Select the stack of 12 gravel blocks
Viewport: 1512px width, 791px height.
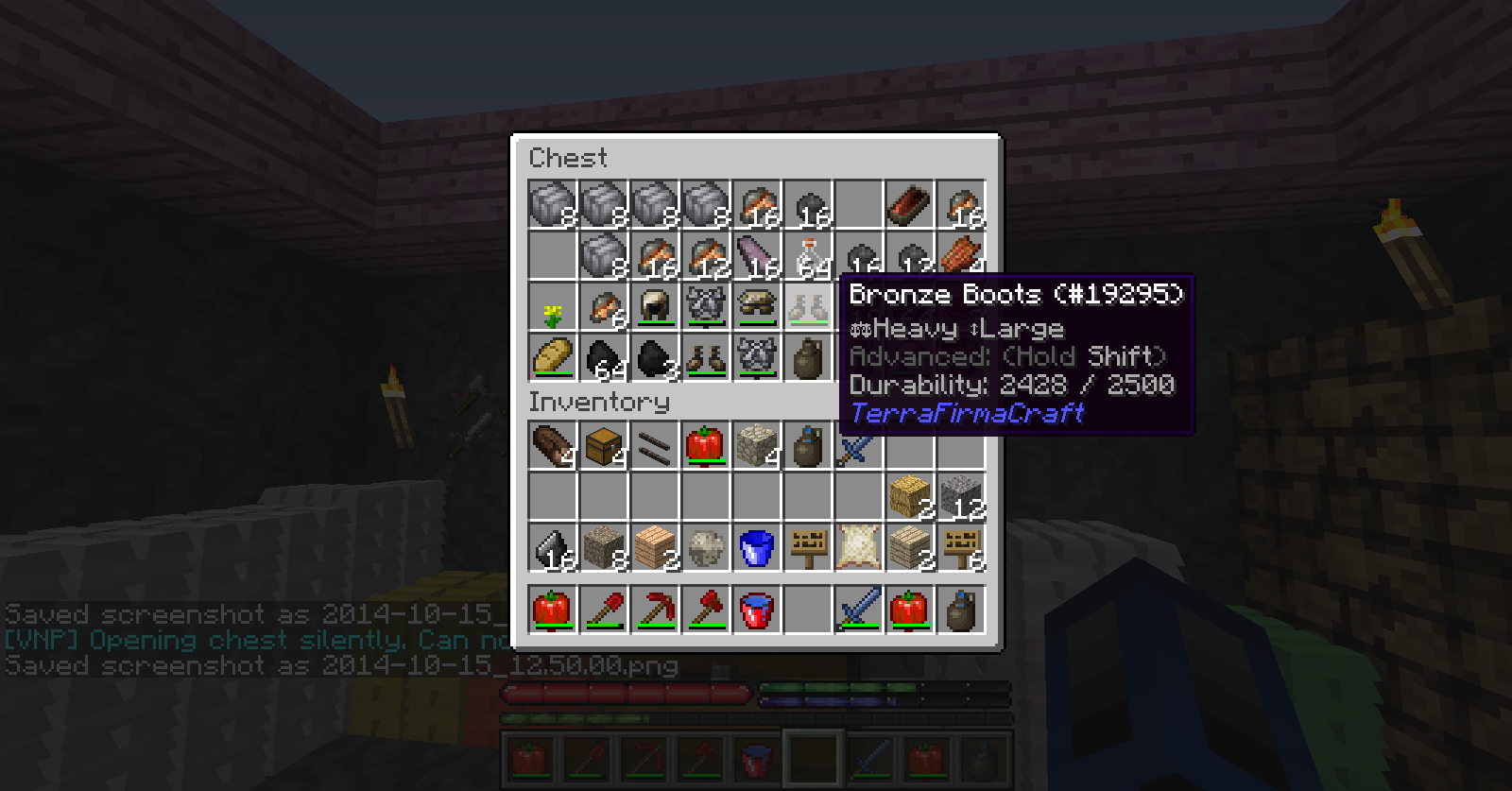point(961,496)
